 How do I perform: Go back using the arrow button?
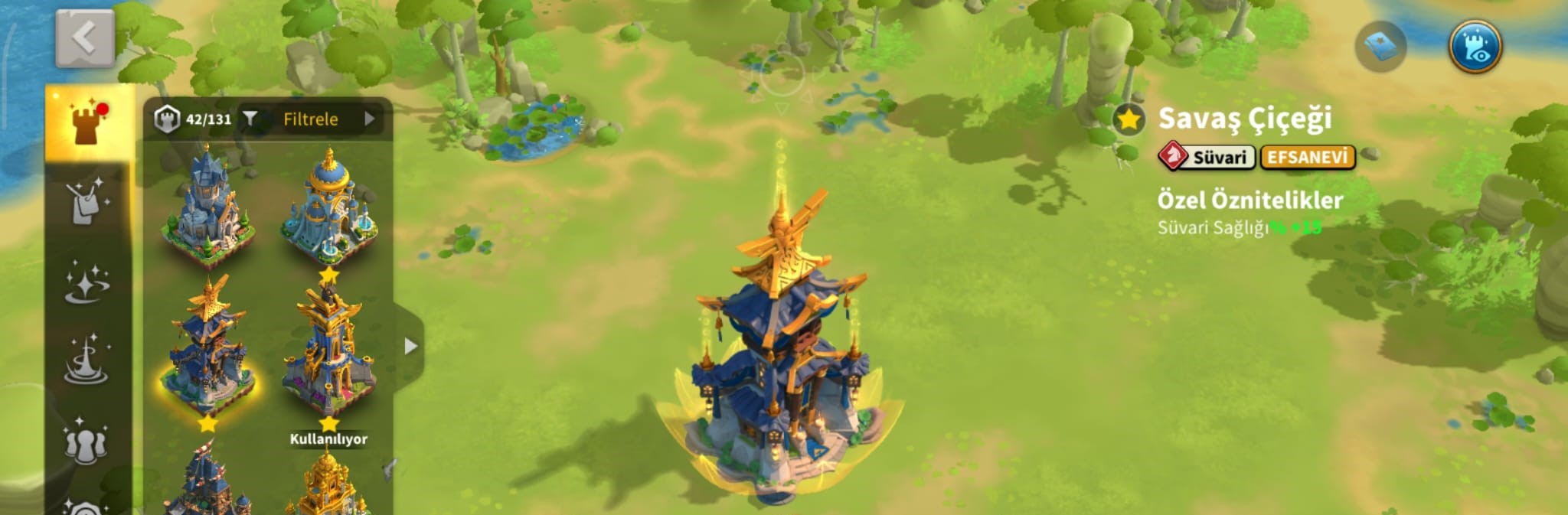pos(85,38)
